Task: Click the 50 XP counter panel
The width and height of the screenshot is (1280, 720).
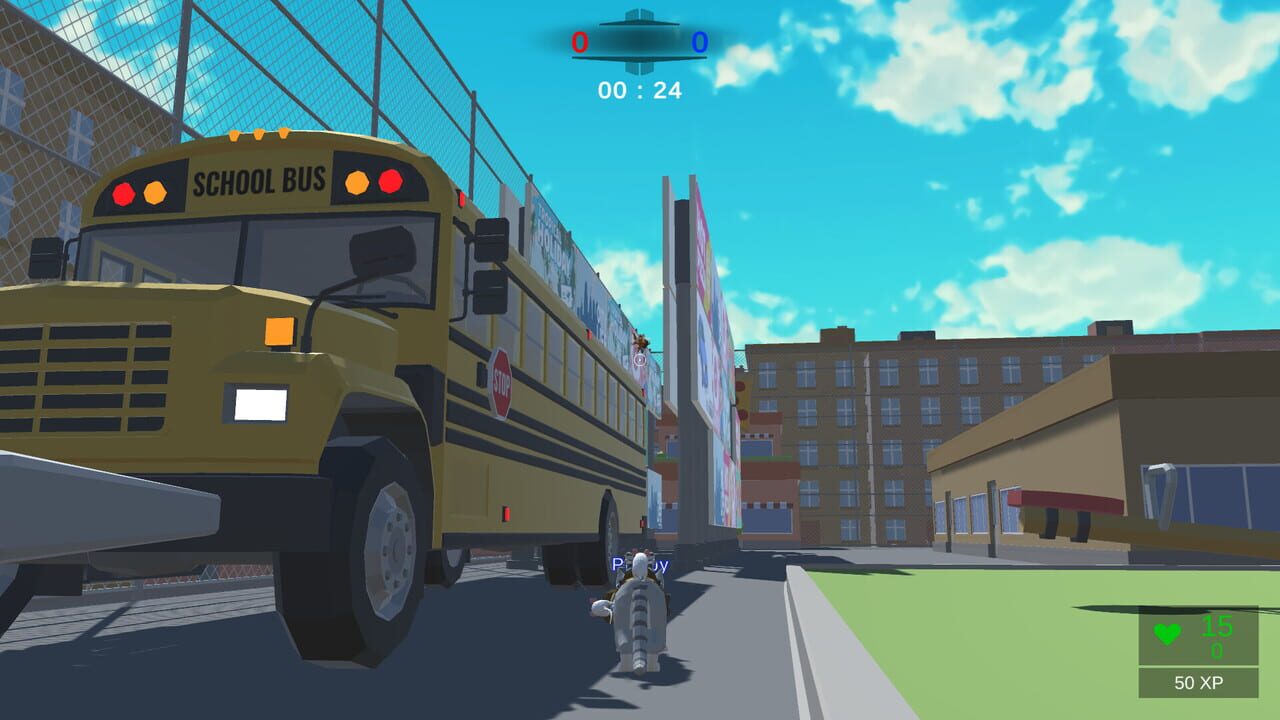Action: (1199, 681)
